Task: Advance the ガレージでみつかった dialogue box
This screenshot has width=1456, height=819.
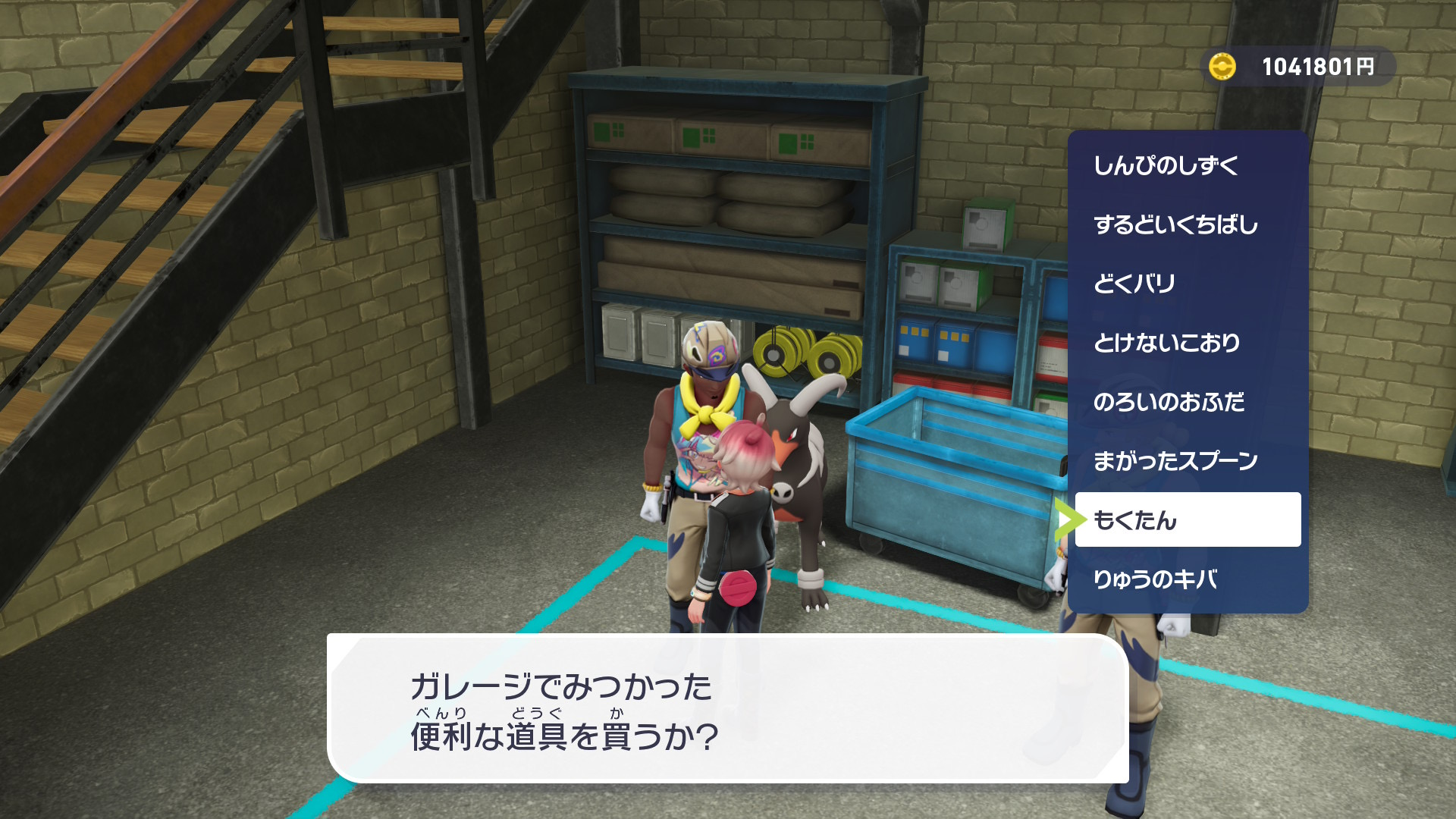Action: click(x=726, y=710)
